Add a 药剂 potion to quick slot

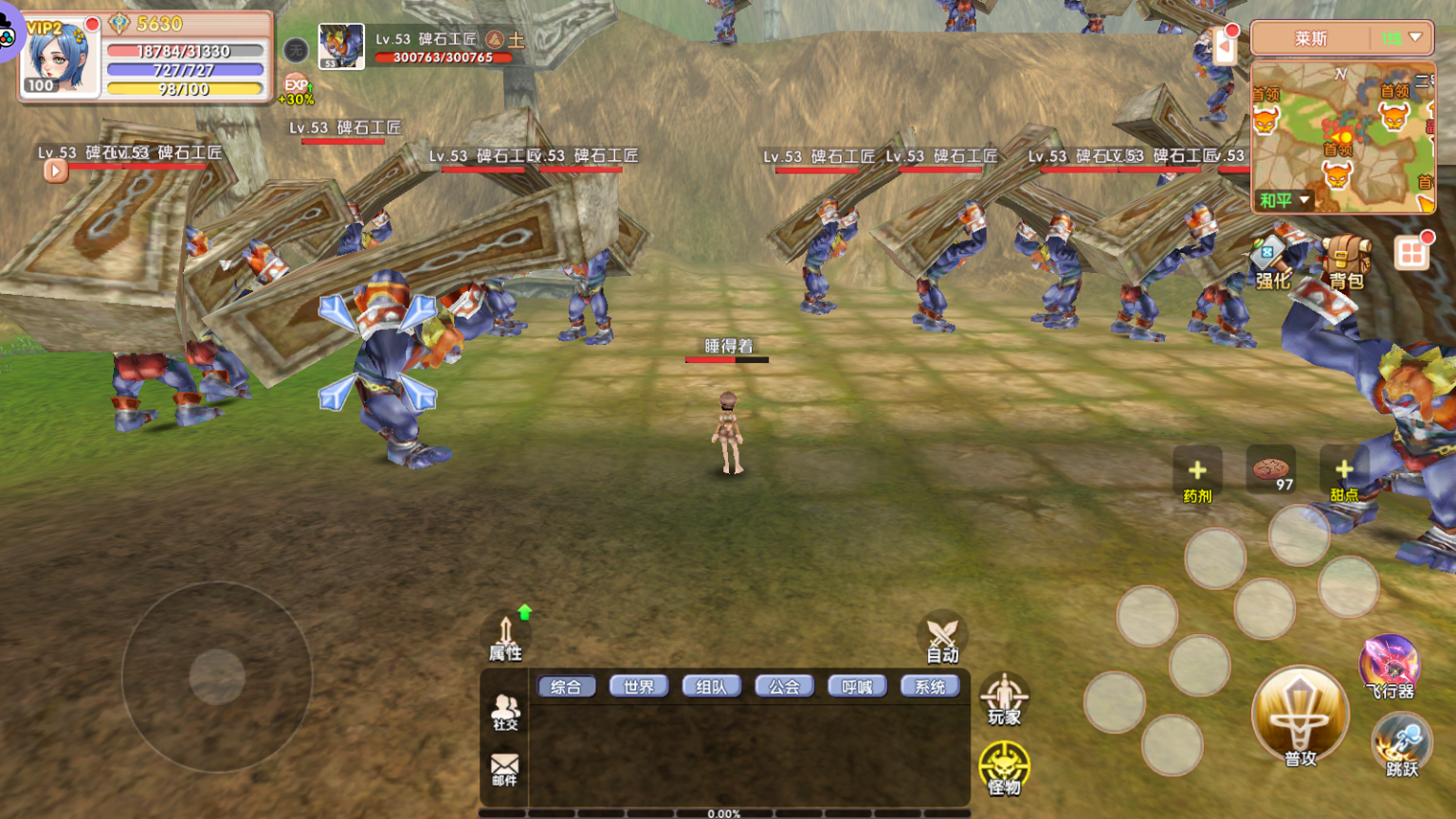coord(1197,476)
